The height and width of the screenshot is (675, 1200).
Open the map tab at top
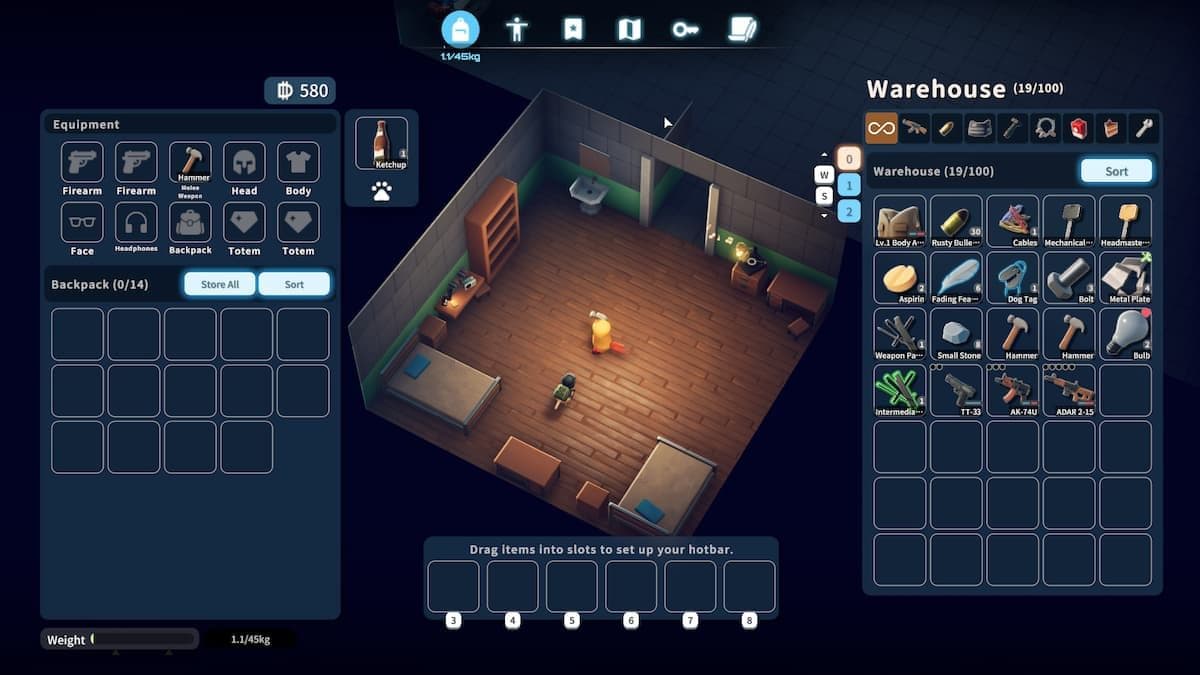(629, 29)
